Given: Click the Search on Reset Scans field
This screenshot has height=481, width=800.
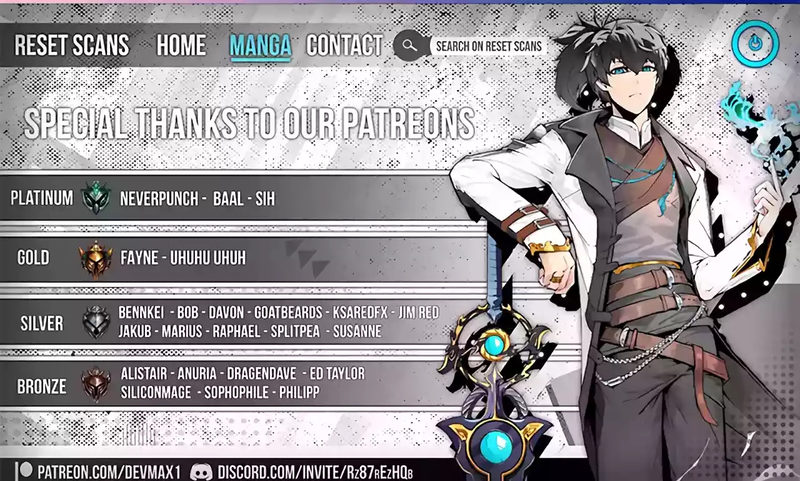Looking at the screenshot, I should (x=487, y=46).
